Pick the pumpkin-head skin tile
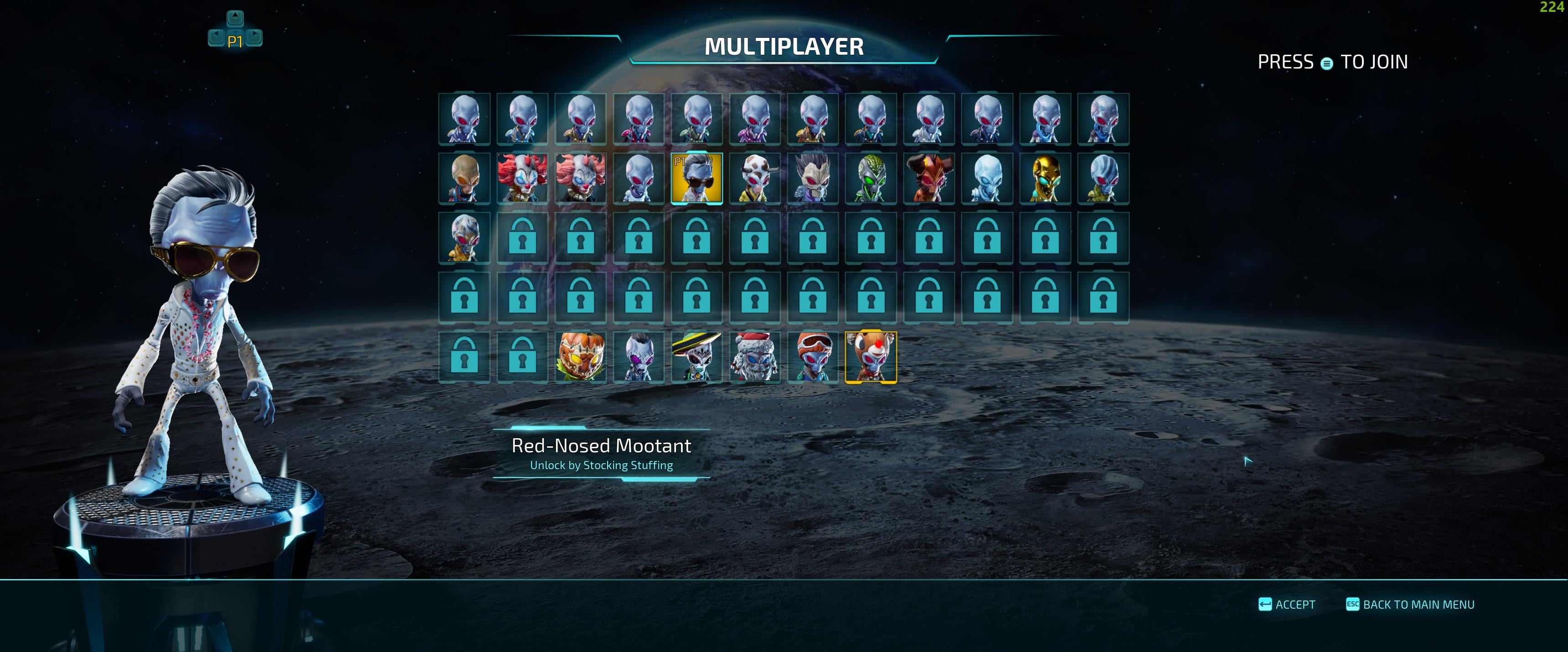The width and height of the screenshot is (1568, 652). pyautogui.click(x=581, y=357)
